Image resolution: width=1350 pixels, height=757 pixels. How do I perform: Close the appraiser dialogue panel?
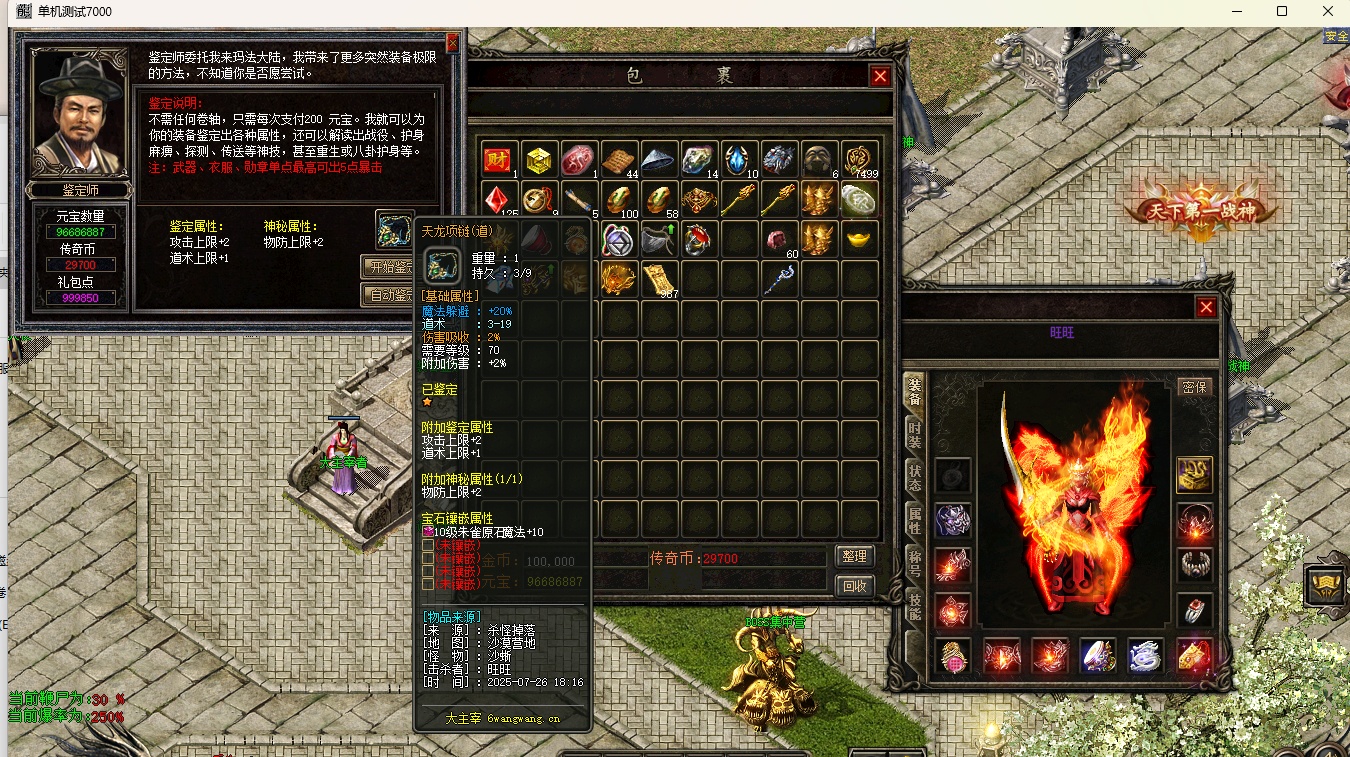tap(452, 43)
